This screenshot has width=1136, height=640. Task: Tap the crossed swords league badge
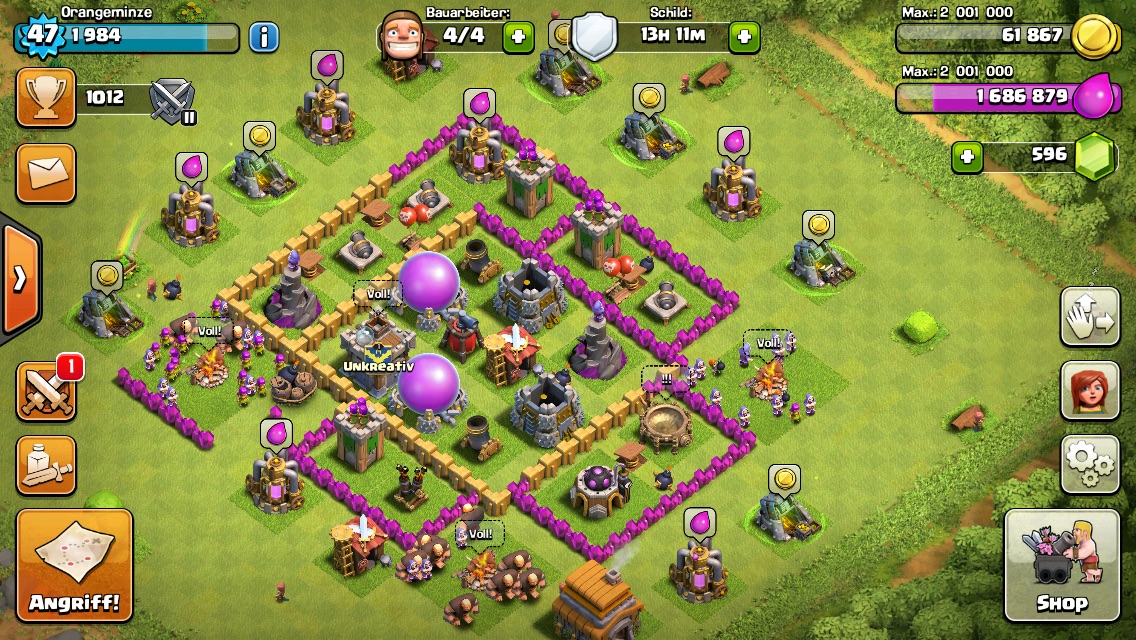point(171,100)
